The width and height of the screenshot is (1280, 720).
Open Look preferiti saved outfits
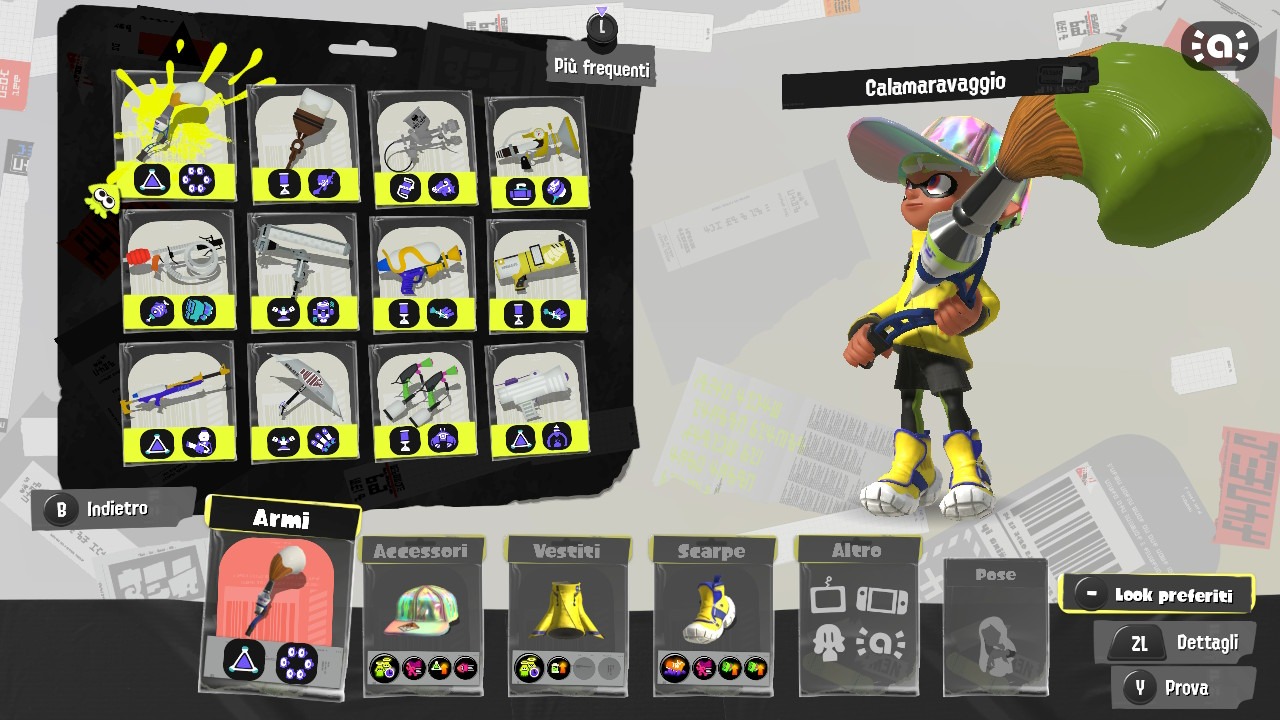(1157, 595)
